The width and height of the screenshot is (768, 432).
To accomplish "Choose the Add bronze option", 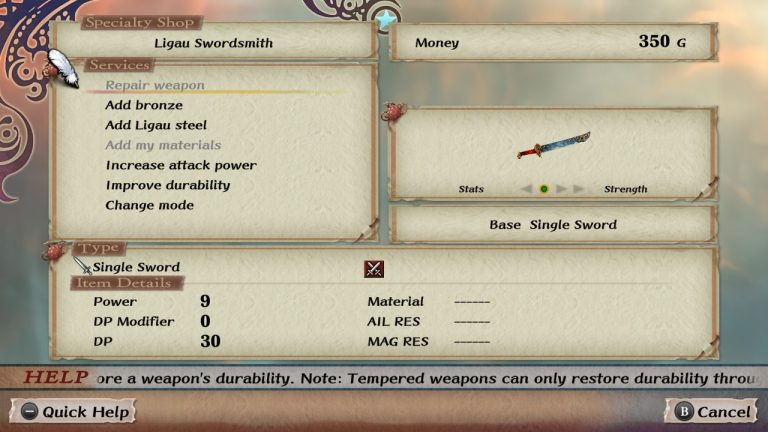I will [x=144, y=105].
